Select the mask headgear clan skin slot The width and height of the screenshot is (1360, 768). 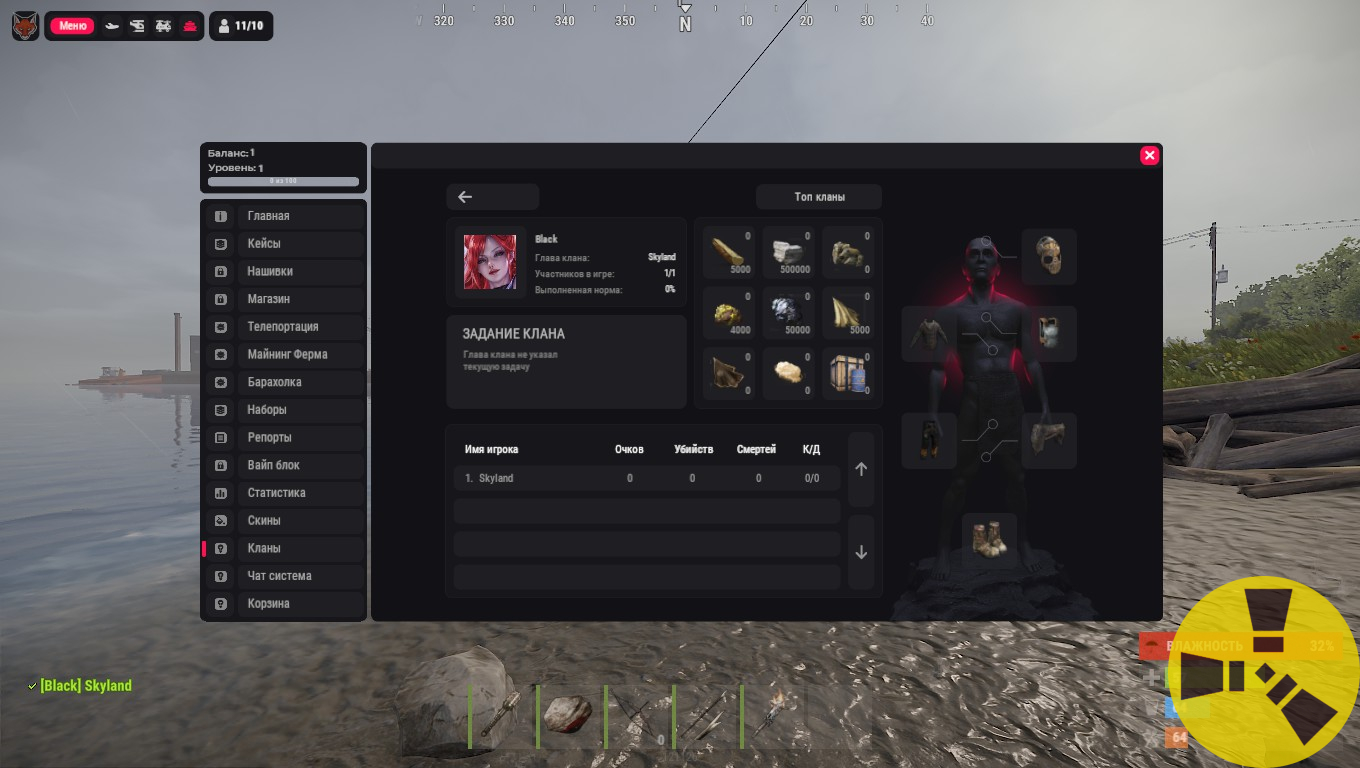pyautogui.click(x=1049, y=257)
